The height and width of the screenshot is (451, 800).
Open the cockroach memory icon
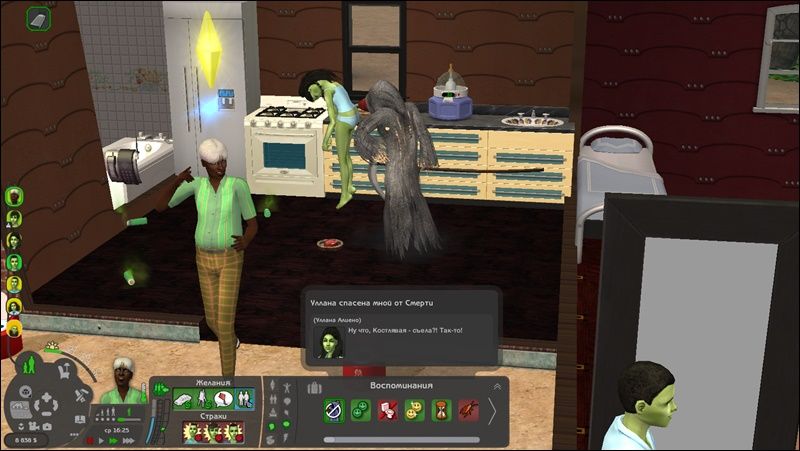pos(468,411)
